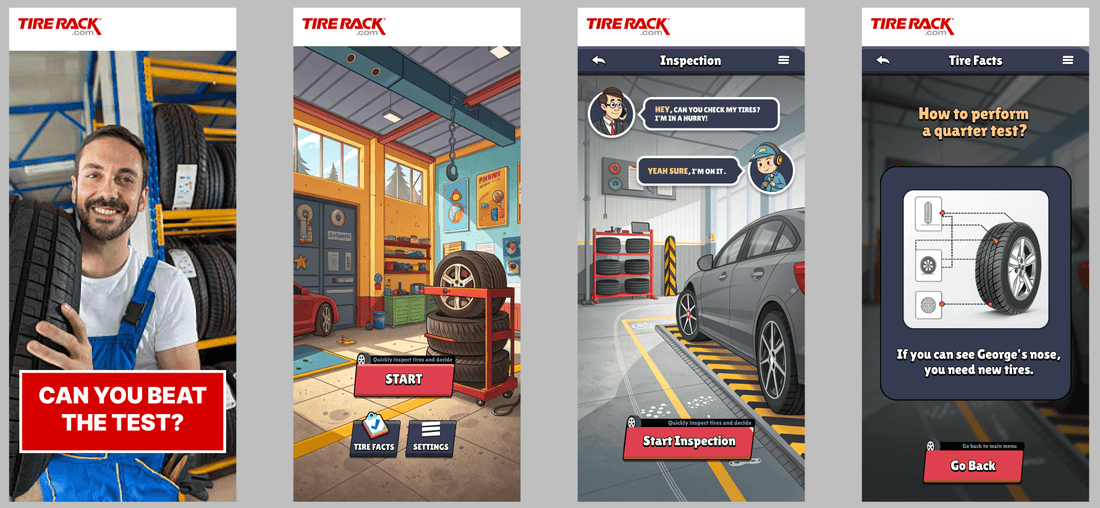Begin with the Start Inspection button

pyautogui.click(x=689, y=441)
